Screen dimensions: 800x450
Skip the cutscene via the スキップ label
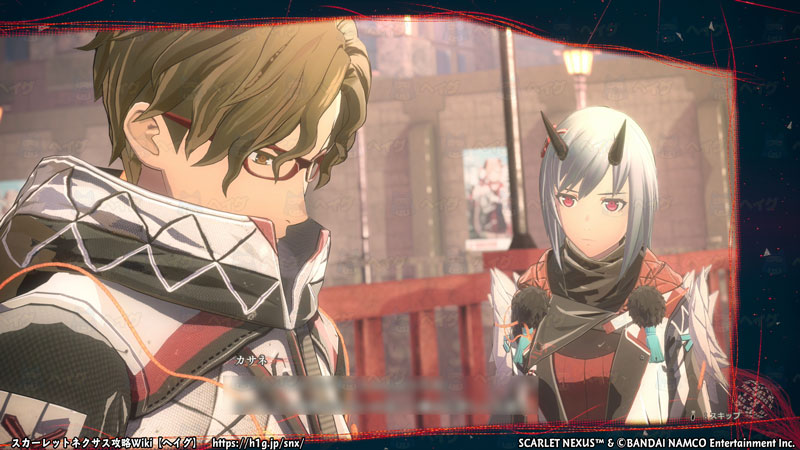[723, 414]
